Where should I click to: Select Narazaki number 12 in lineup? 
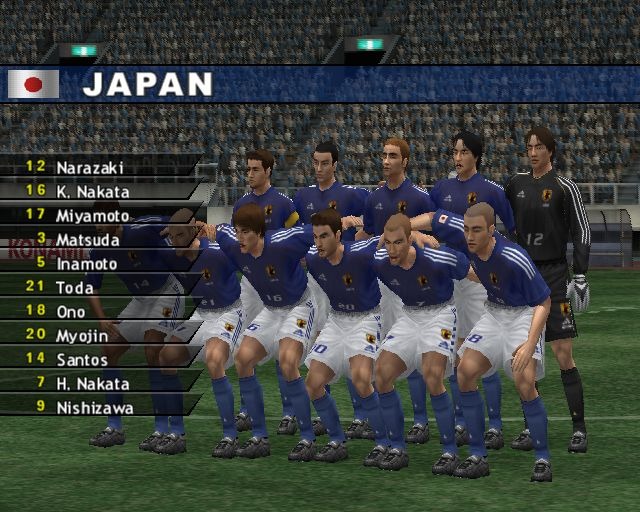coord(90,167)
